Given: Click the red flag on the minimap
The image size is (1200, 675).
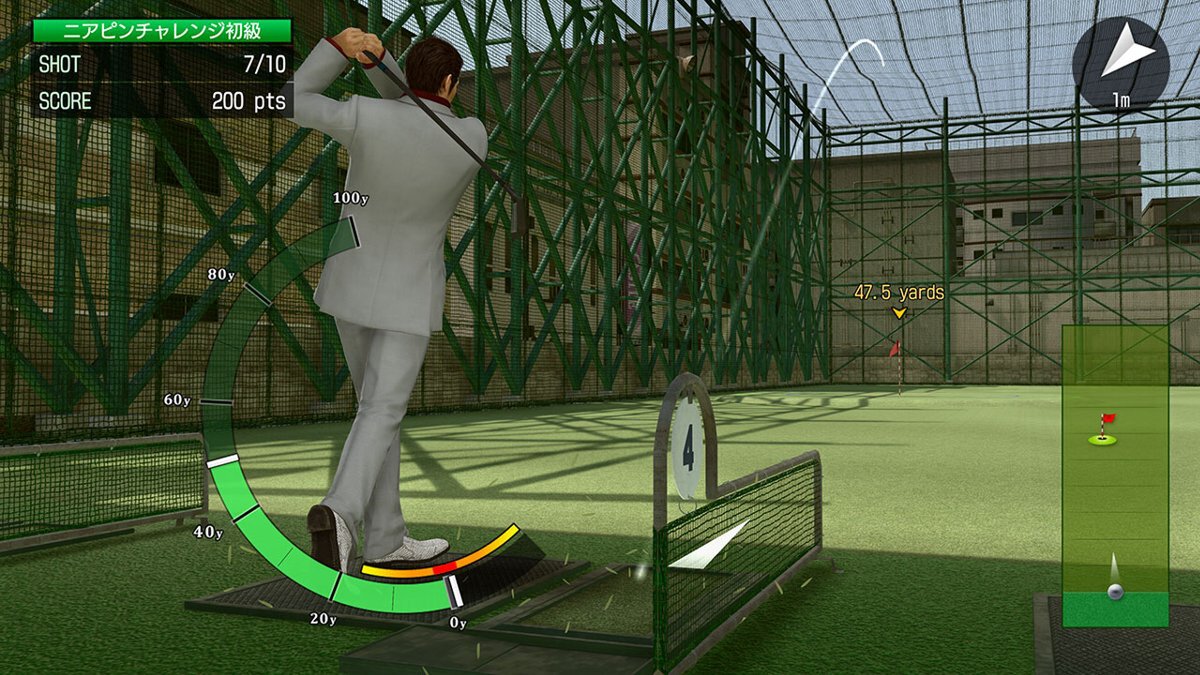Looking at the screenshot, I should 1106,420.
